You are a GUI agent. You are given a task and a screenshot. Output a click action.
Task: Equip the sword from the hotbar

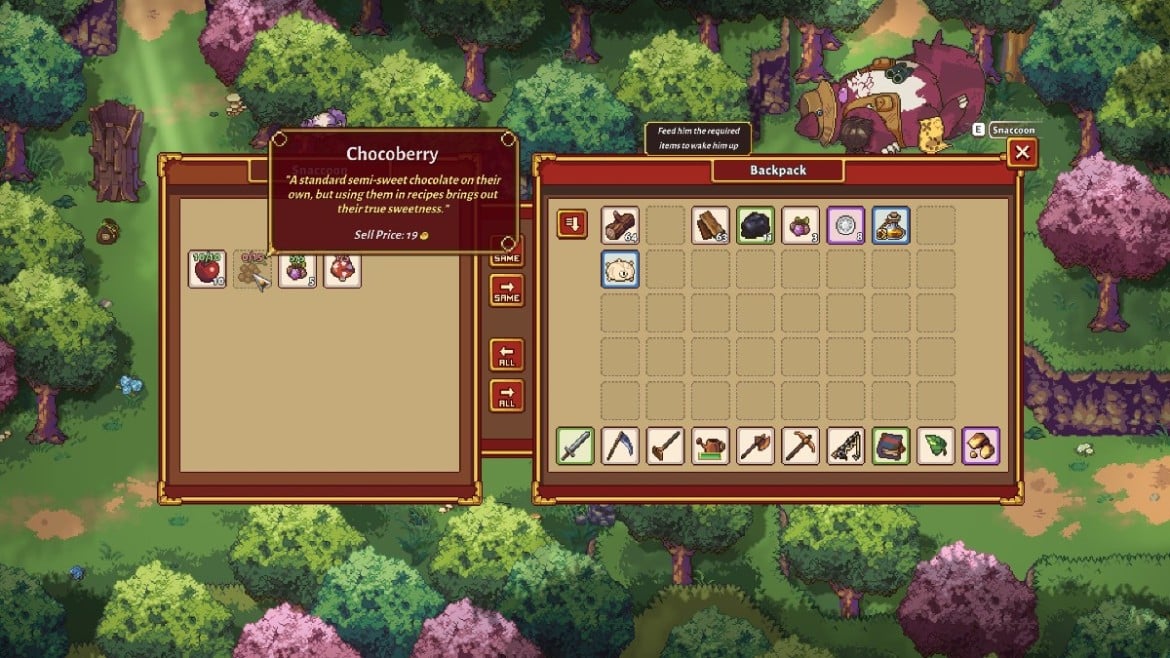click(x=575, y=446)
